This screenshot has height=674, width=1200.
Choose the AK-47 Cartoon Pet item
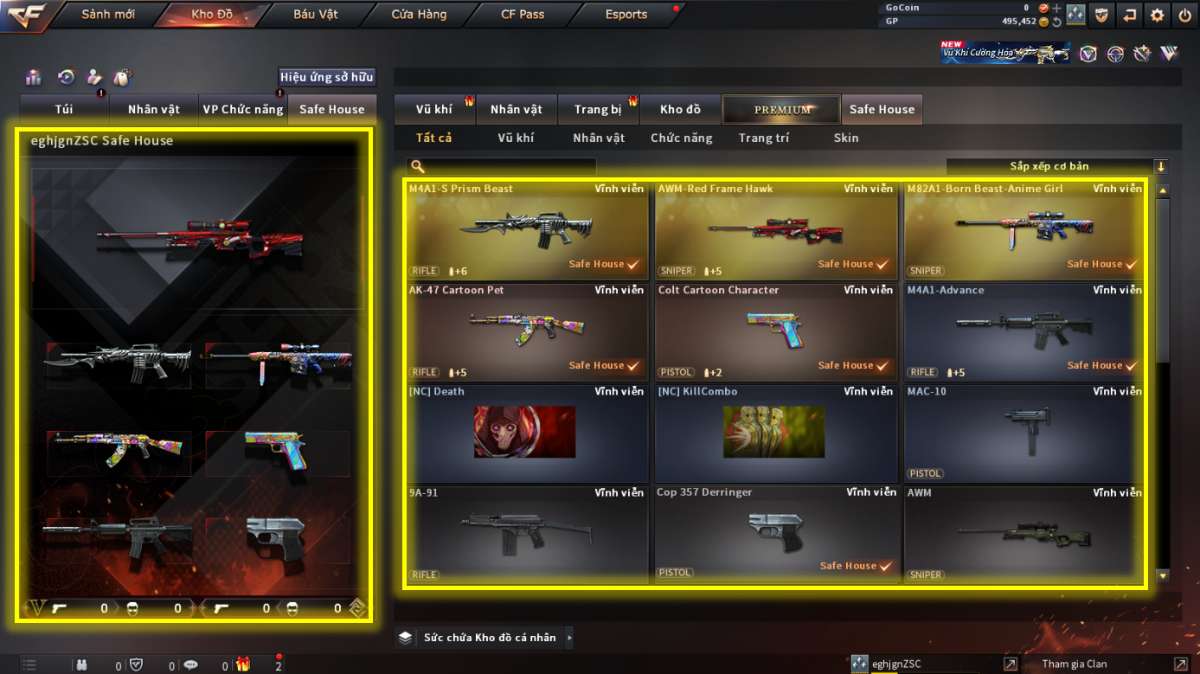coord(527,331)
